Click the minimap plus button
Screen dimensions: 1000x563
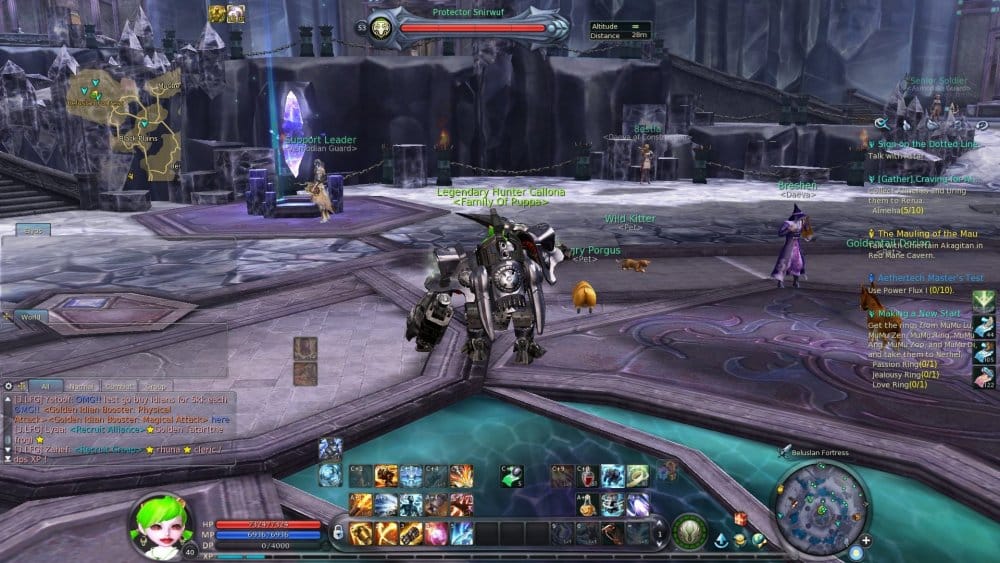[866, 541]
